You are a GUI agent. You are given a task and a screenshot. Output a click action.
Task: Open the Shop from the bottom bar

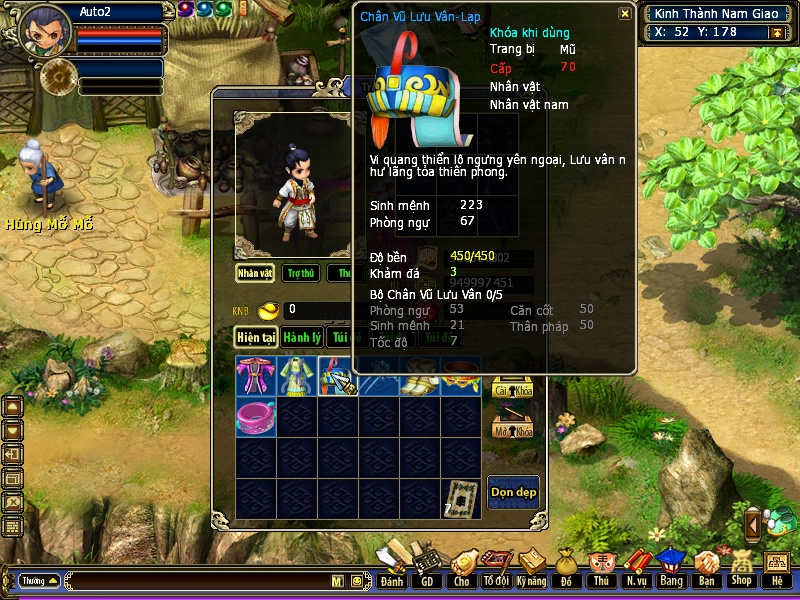point(741,567)
